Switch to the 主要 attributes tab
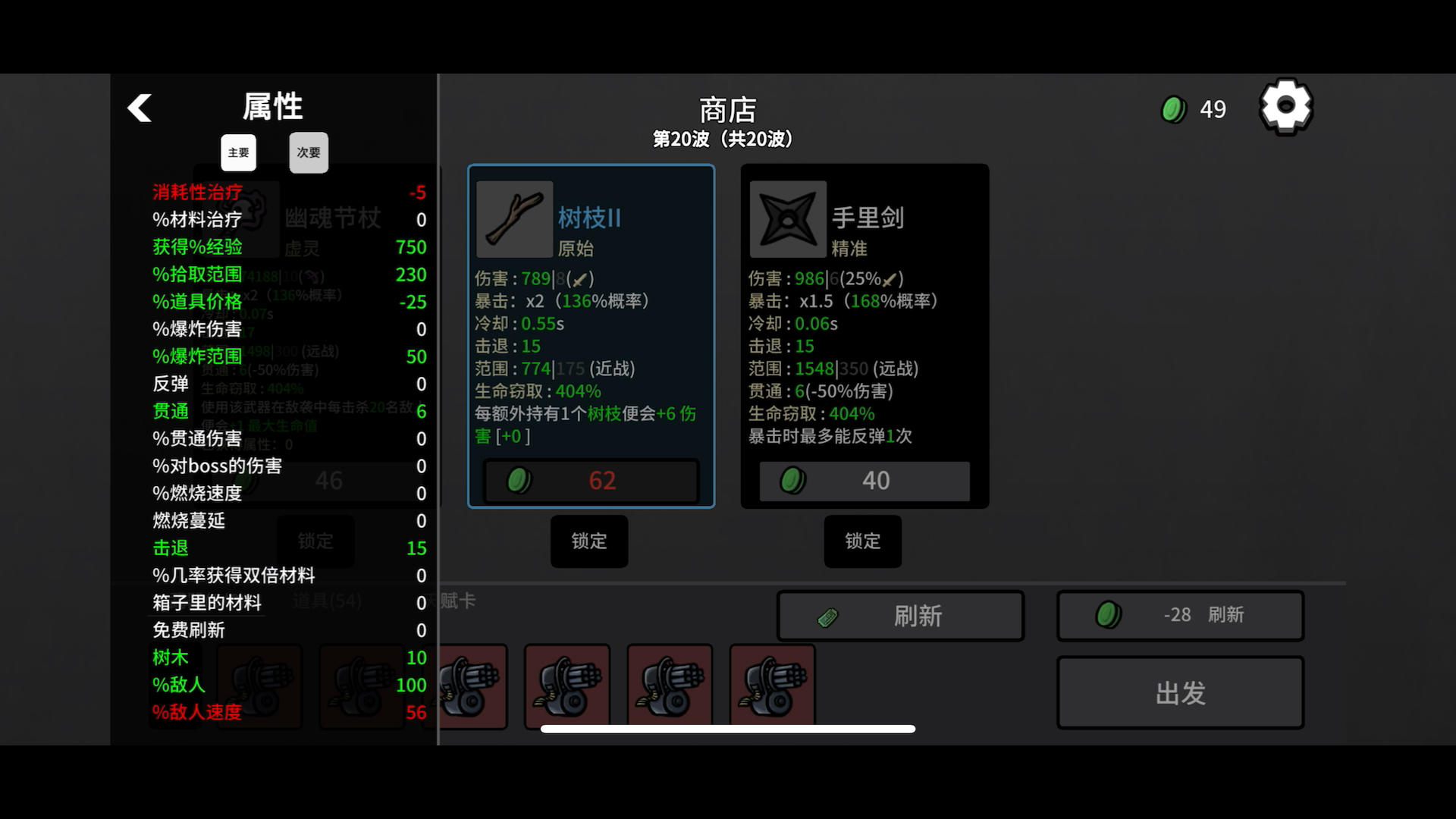The height and width of the screenshot is (819, 1456). click(x=238, y=152)
